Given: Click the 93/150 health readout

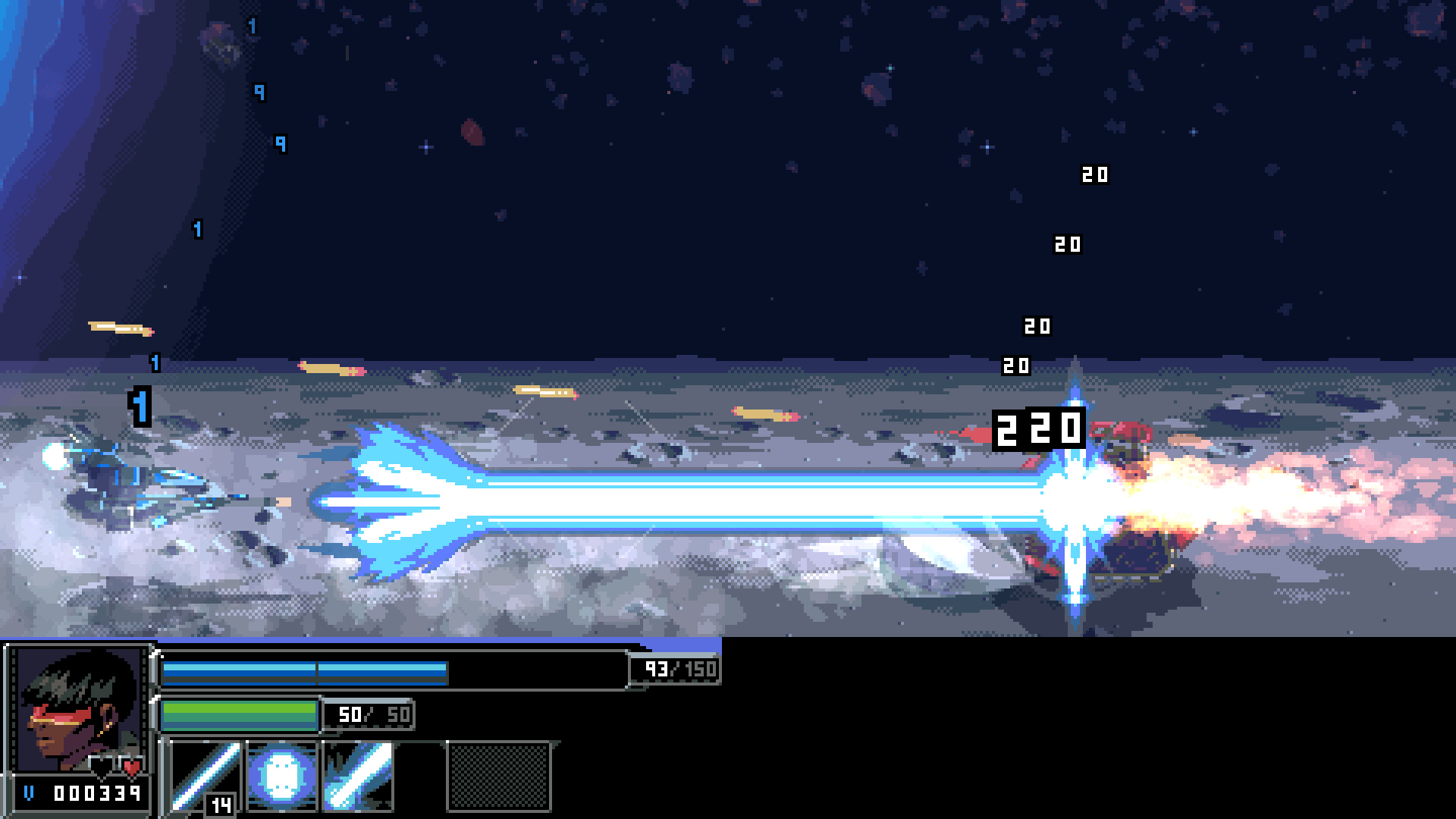Looking at the screenshot, I should [673, 670].
